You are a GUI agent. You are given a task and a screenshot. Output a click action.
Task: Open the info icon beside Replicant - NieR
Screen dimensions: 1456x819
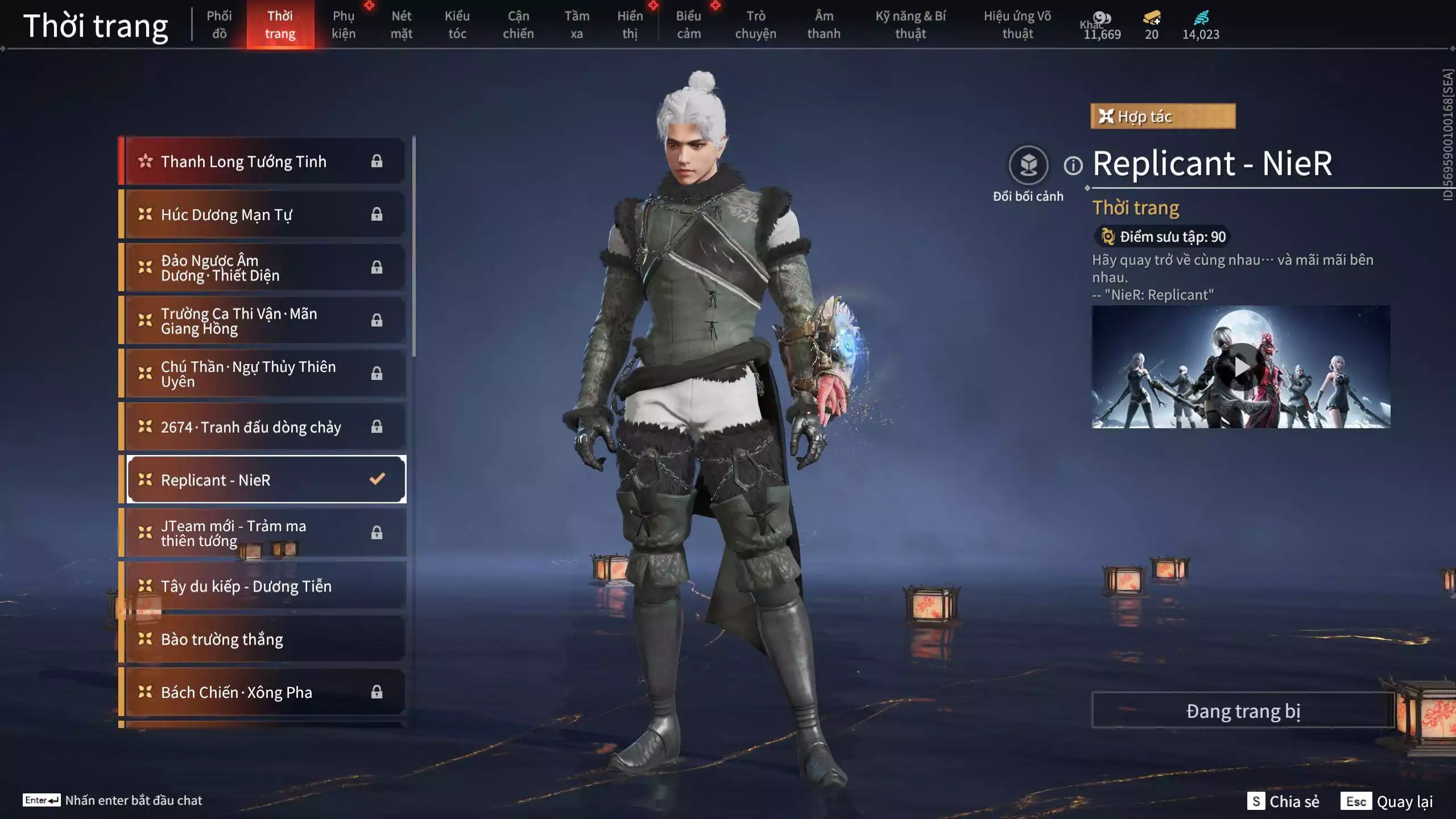(x=1073, y=166)
